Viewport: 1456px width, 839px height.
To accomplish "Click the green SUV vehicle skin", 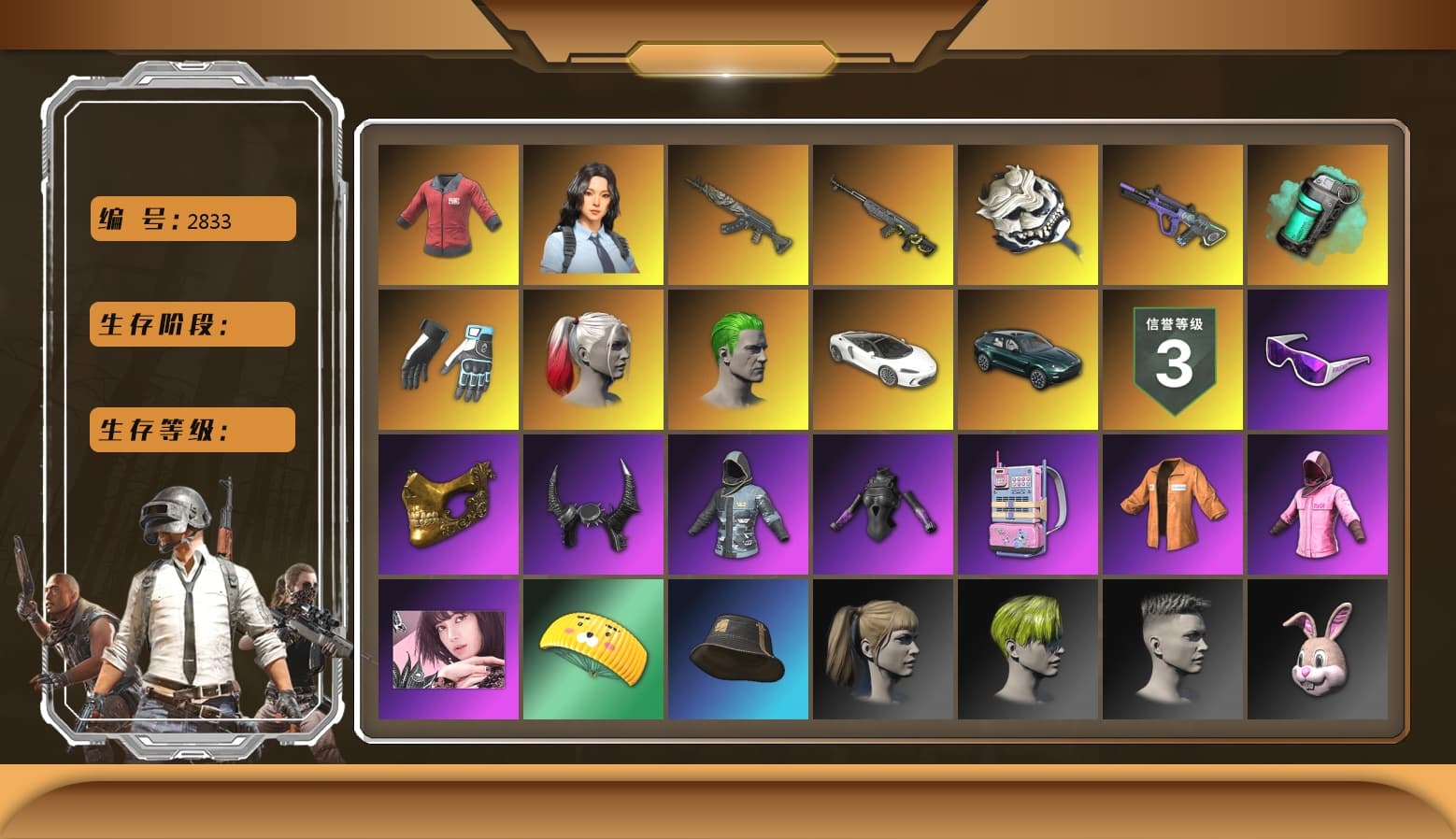I will coord(1027,359).
